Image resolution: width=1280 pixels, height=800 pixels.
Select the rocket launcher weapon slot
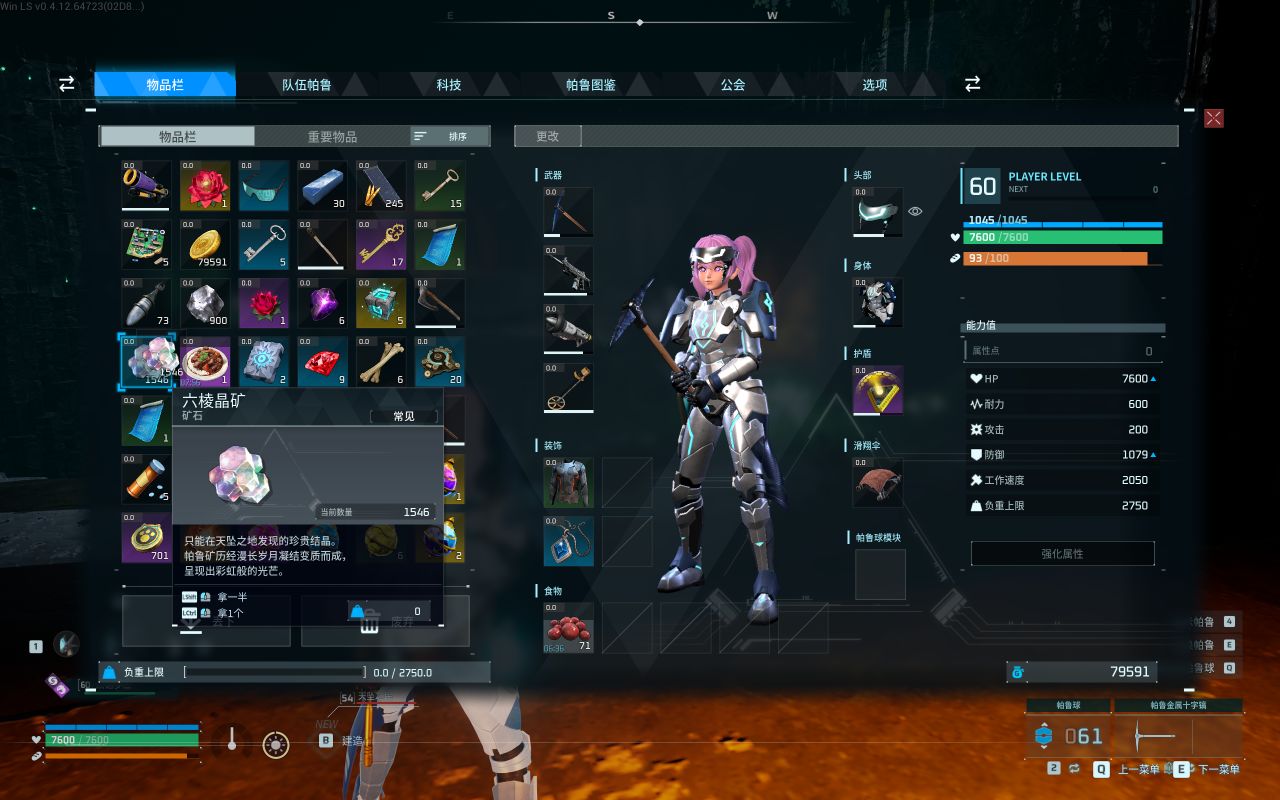[x=568, y=329]
